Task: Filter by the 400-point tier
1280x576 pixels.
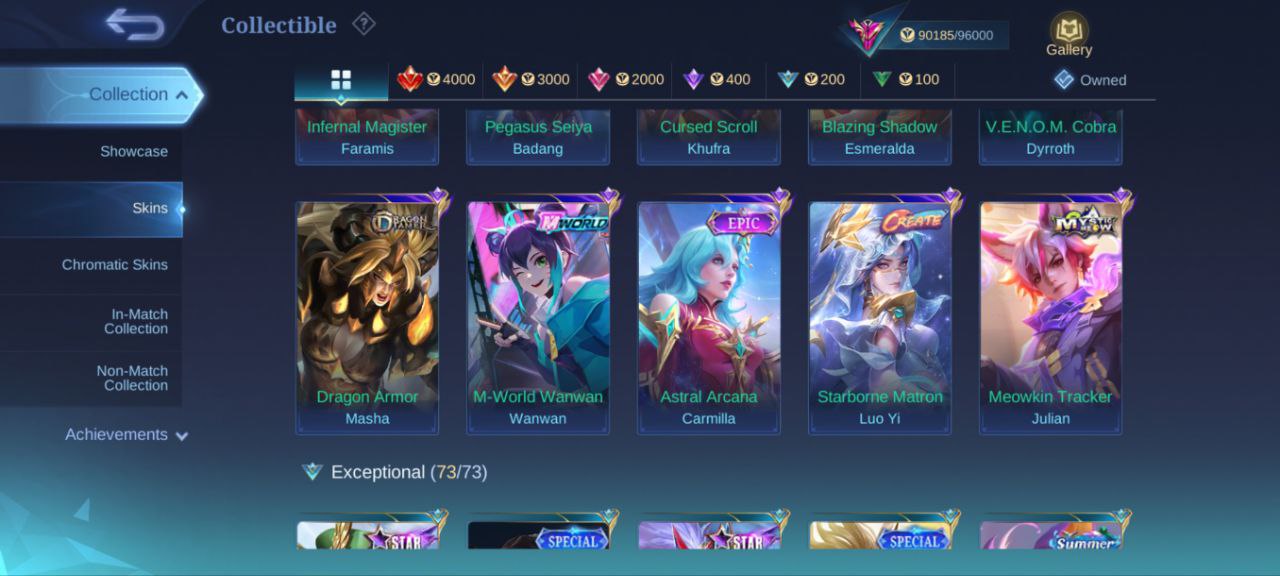Action: (x=718, y=79)
